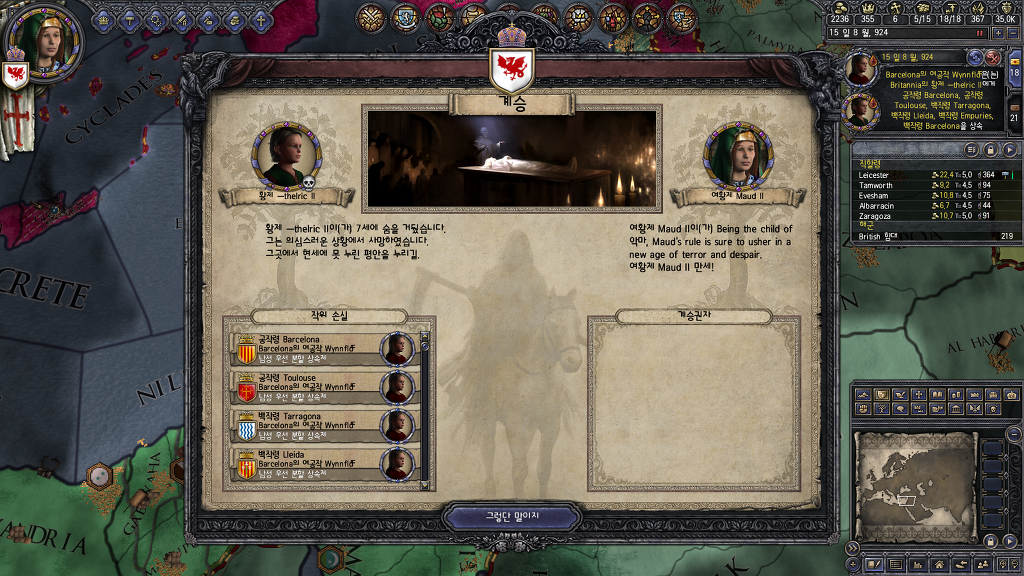
Task: Open the crown tab in the top menu
Action: pyautogui.click(x=103, y=19)
